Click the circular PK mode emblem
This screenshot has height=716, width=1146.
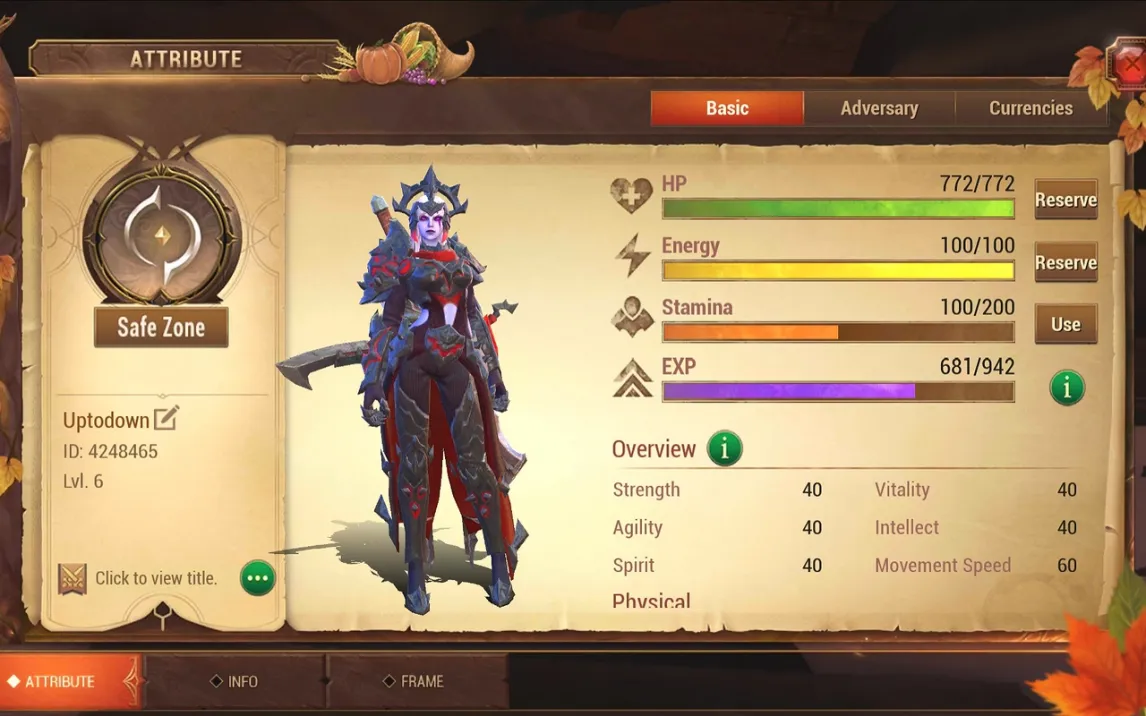click(162, 236)
